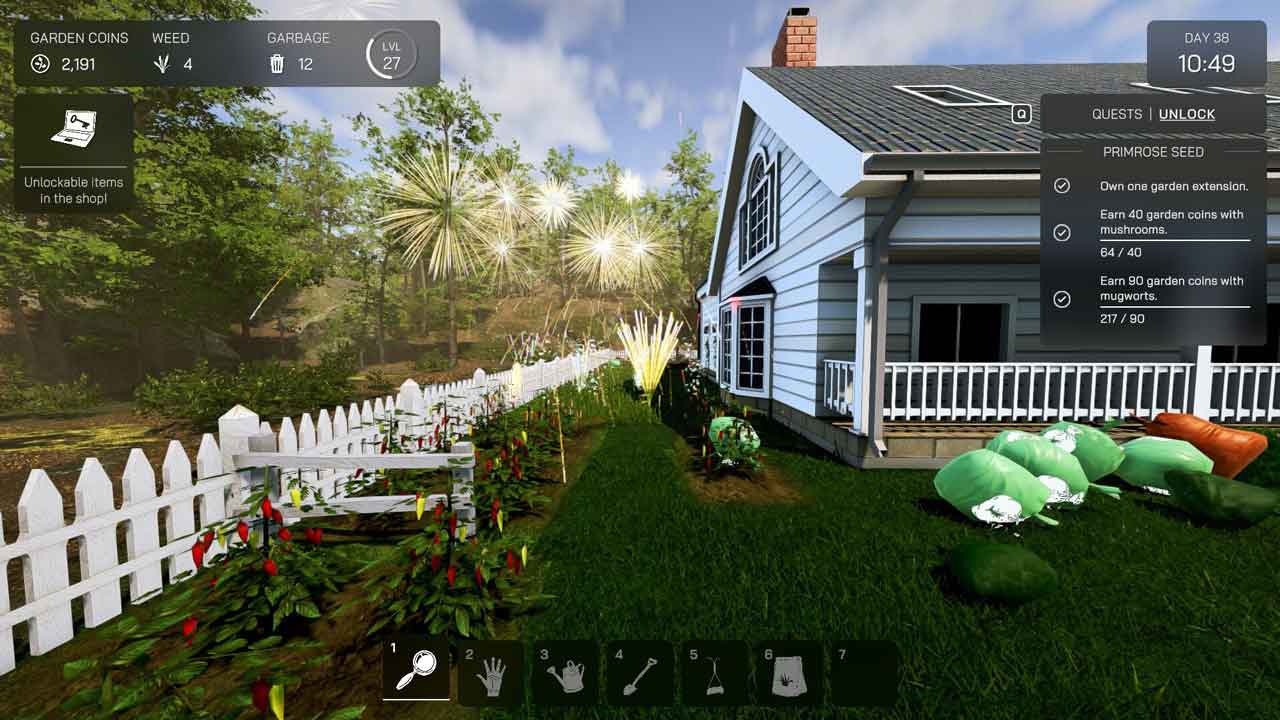
Task: Select the mugworts garden coins objective
Action: click(x=1171, y=288)
